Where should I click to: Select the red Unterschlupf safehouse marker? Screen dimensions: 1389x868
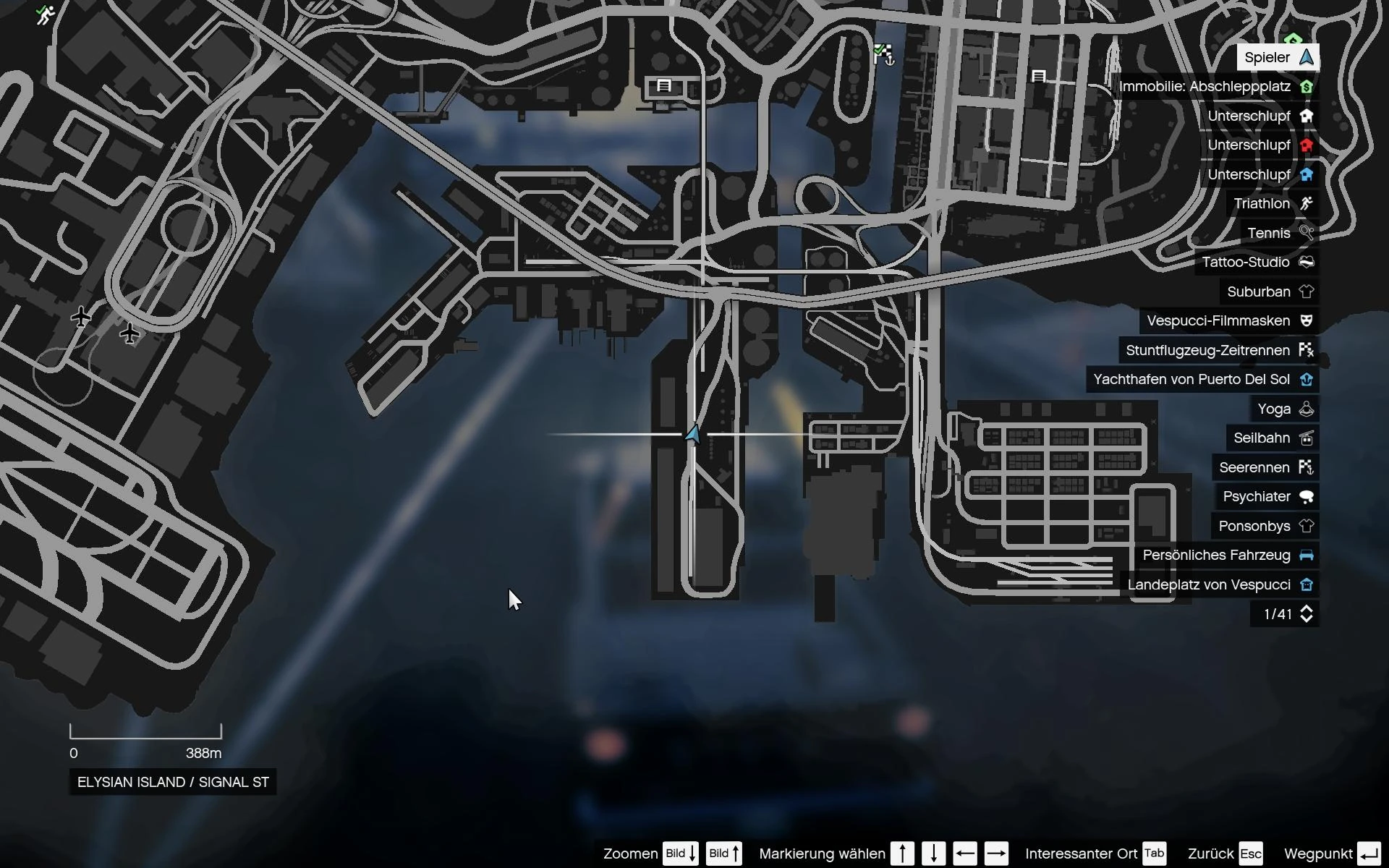pyautogui.click(x=1307, y=145)
